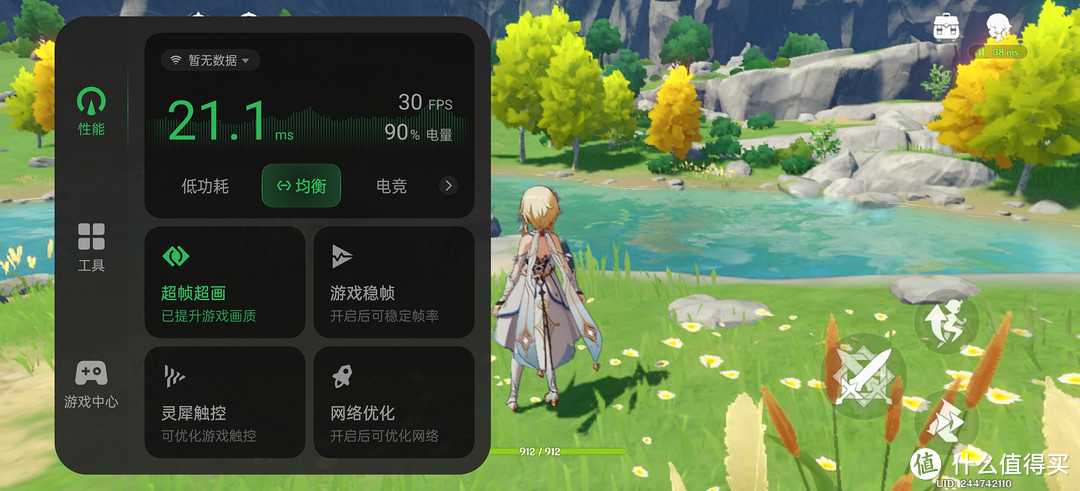Screen dimensions: 1080x491
Task: Open the 游戏中心 game center tab
Action: [91, 384]
